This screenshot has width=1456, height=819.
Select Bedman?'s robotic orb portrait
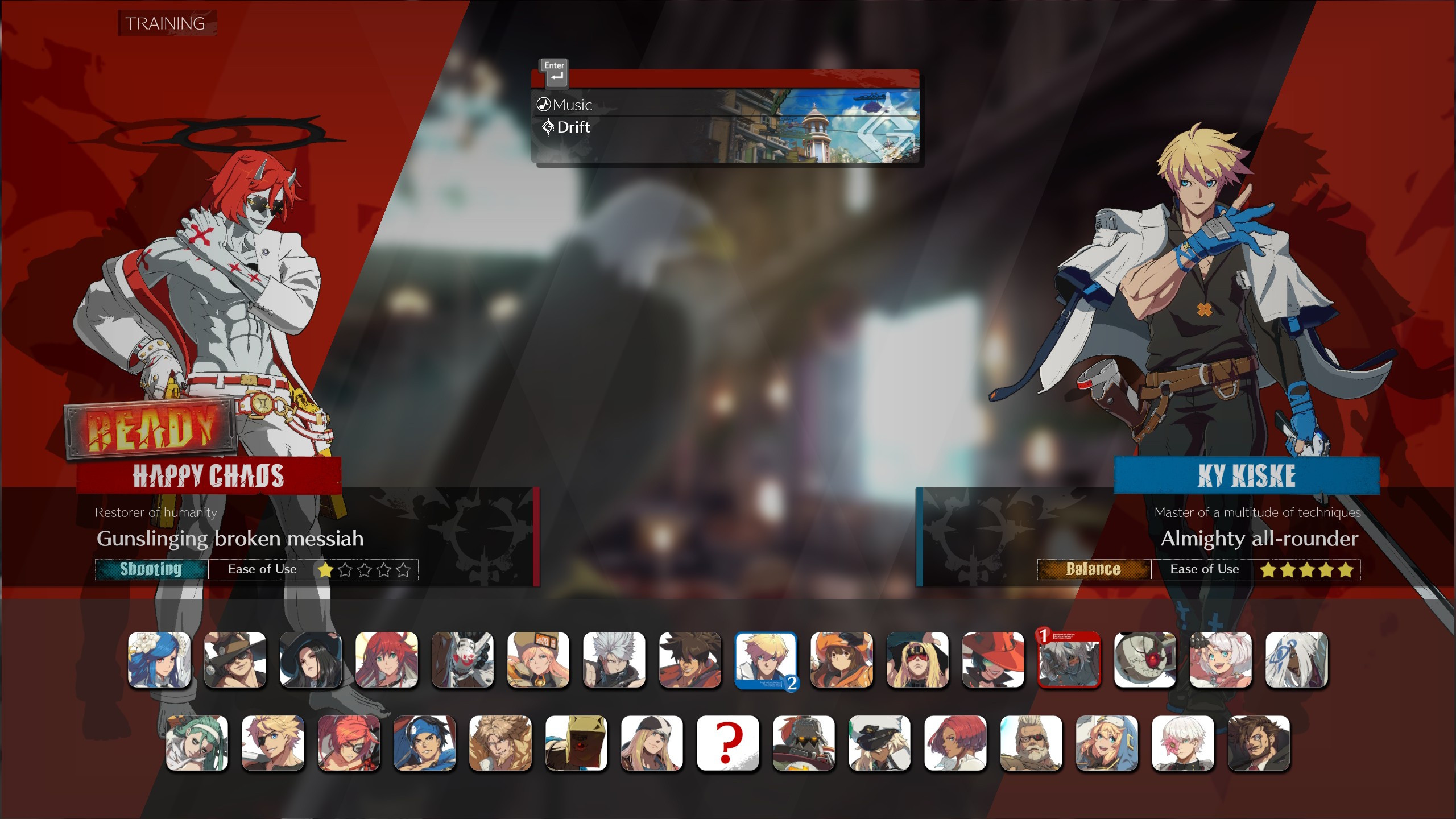pos(1144,660)
